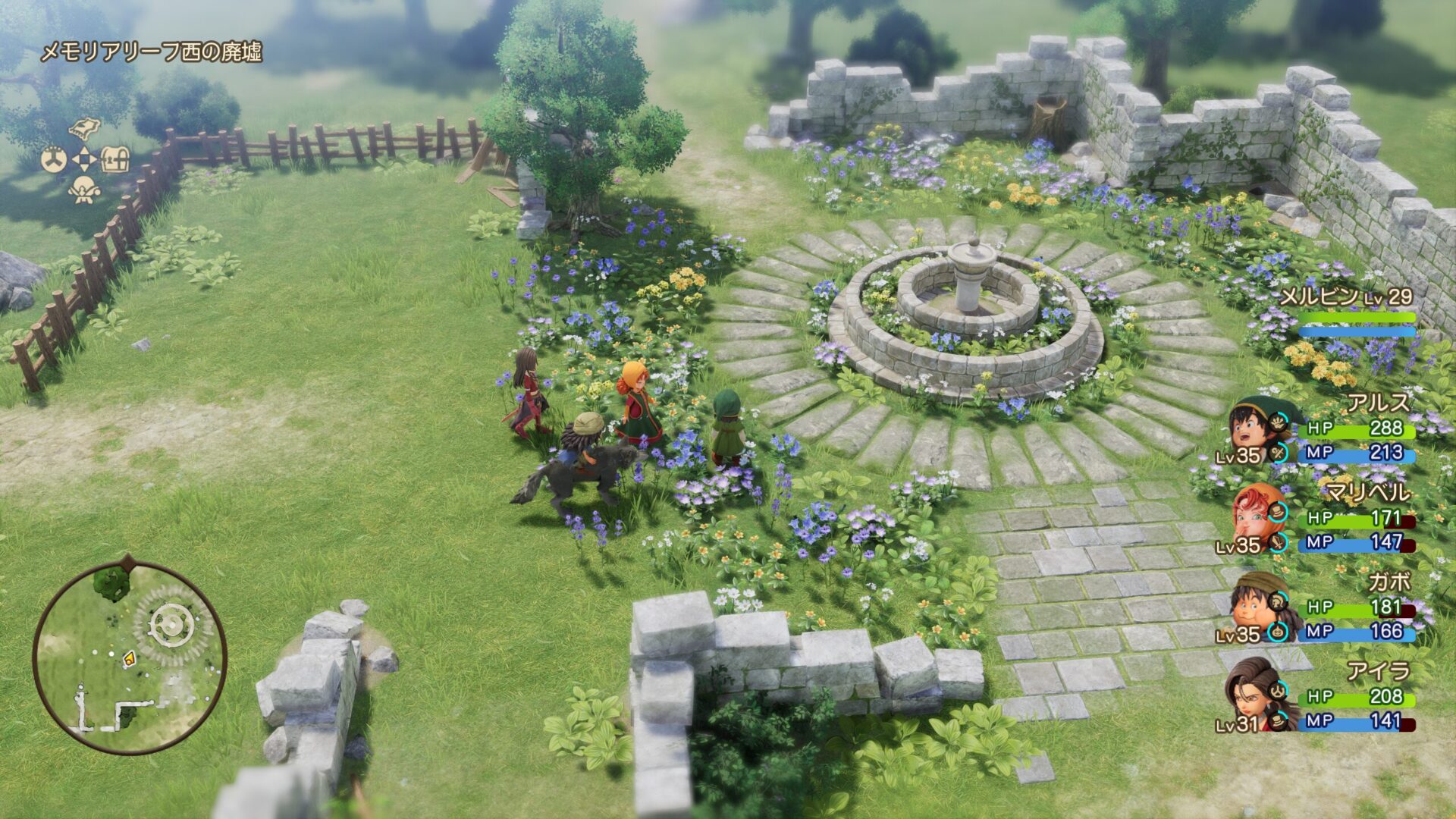The image size is (1456, 819).
Task: Click マリベル's sword vocation icon
Action: point(1279,542)
